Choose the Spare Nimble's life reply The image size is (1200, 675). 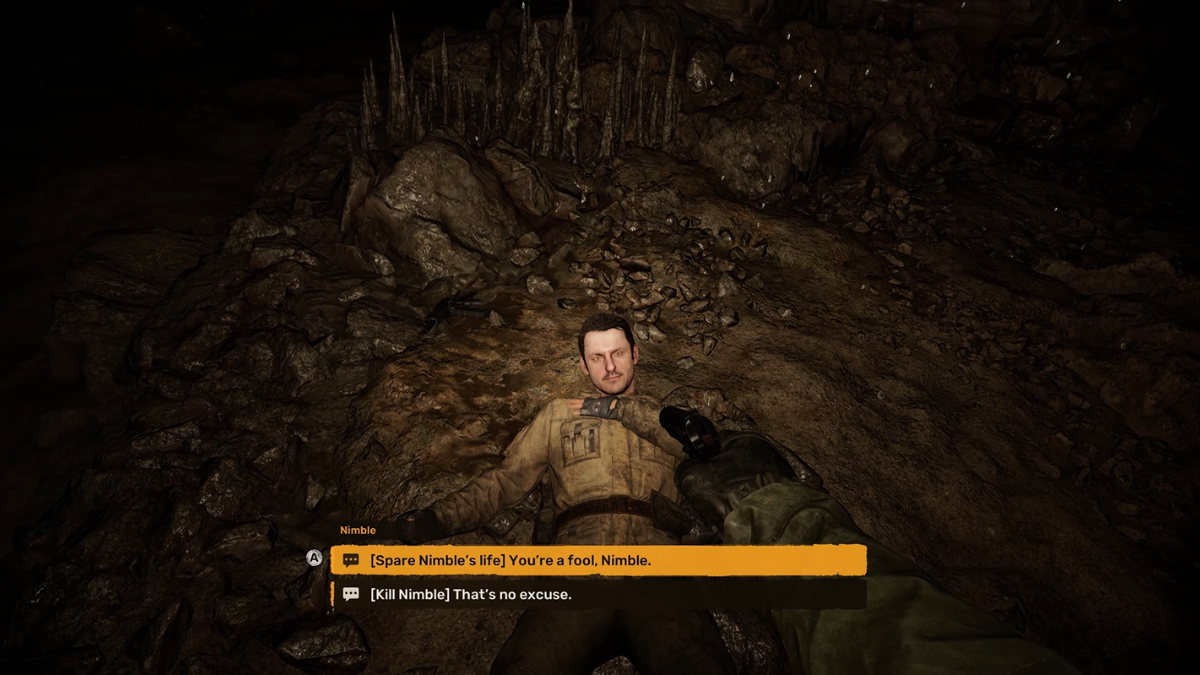598,560
